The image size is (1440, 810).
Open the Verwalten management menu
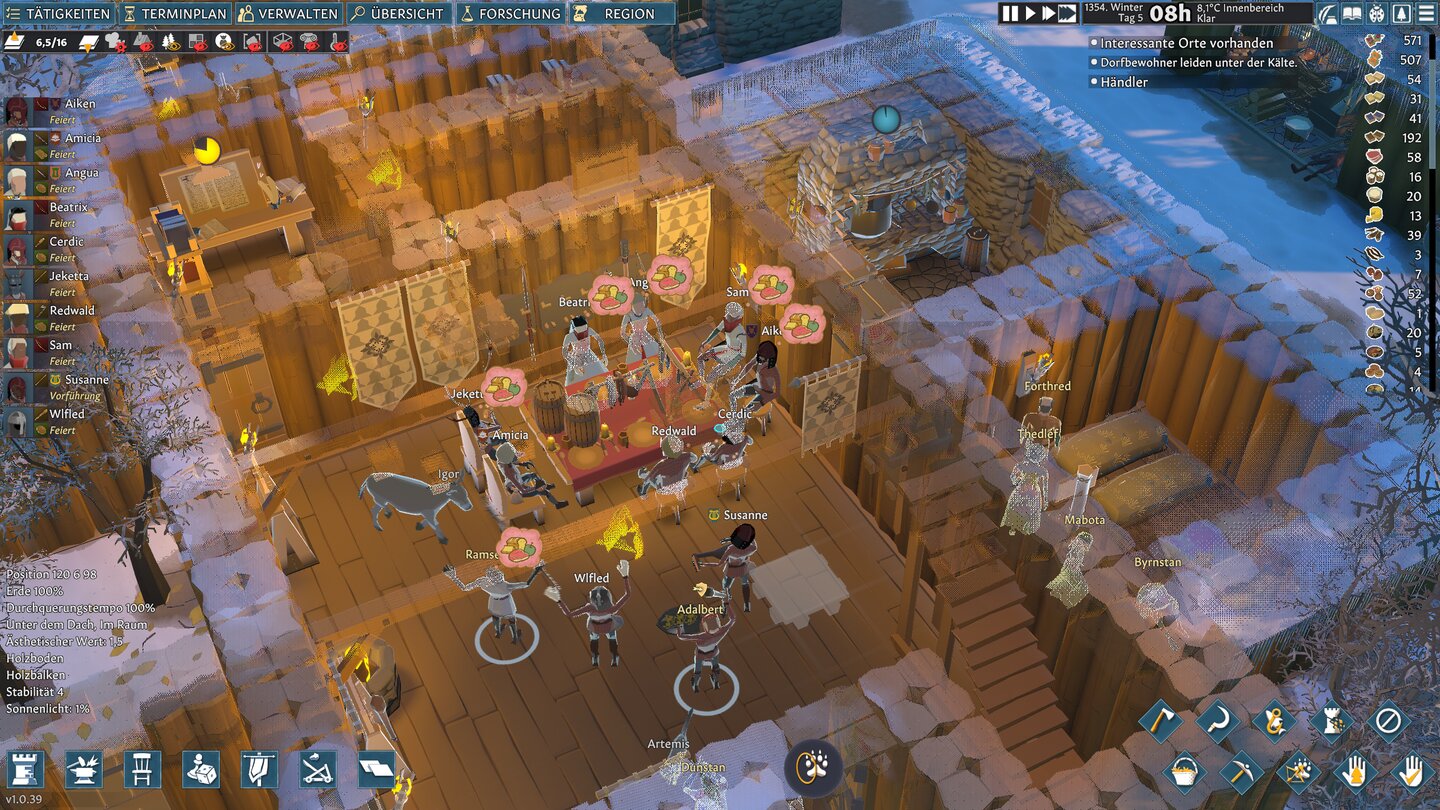click(288, 14)
